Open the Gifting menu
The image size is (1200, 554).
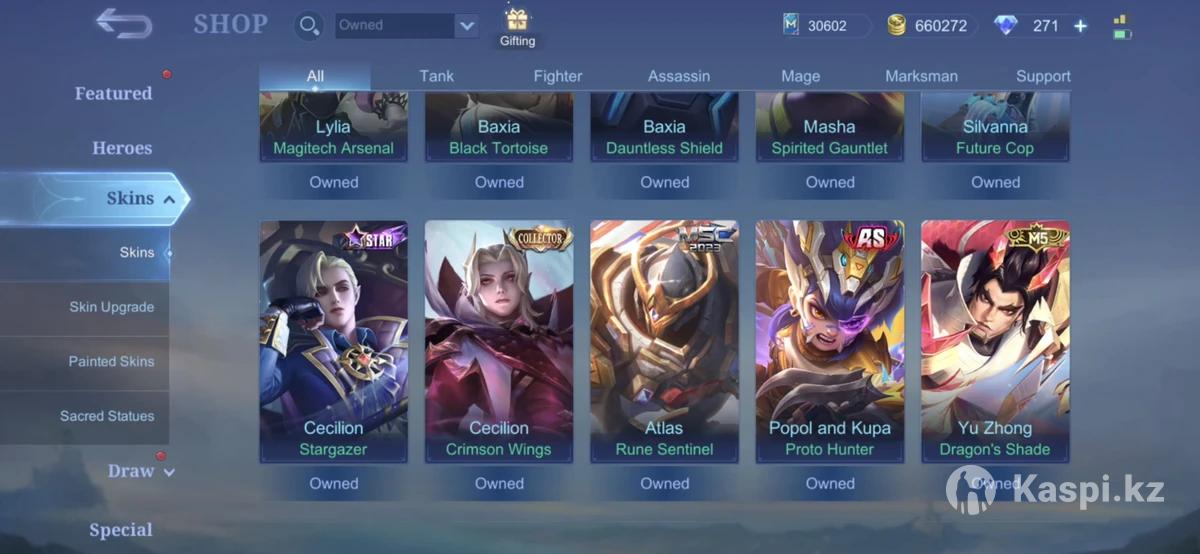pos(517,27)
